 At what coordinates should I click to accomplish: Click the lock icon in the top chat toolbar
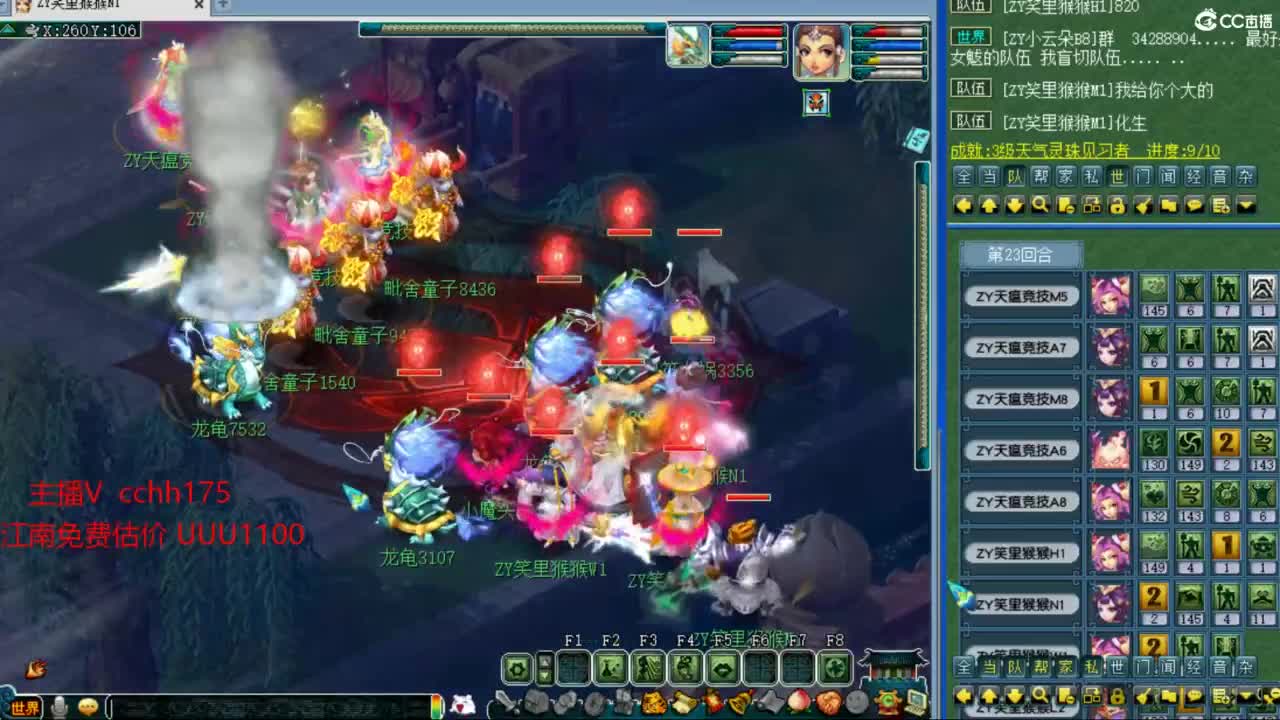[x=1115, y=207]
